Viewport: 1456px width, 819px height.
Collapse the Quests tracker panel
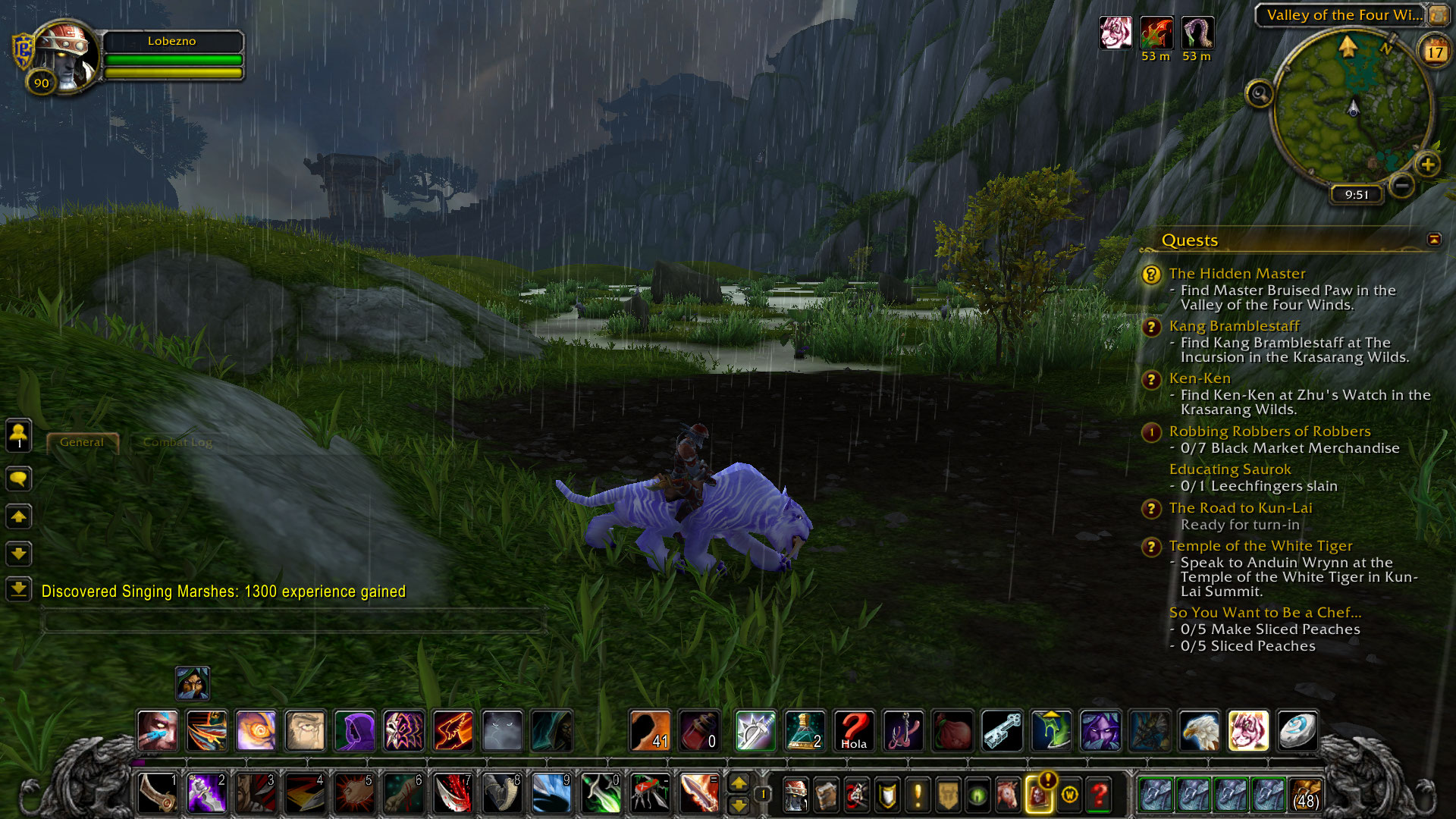point(1434,240)
